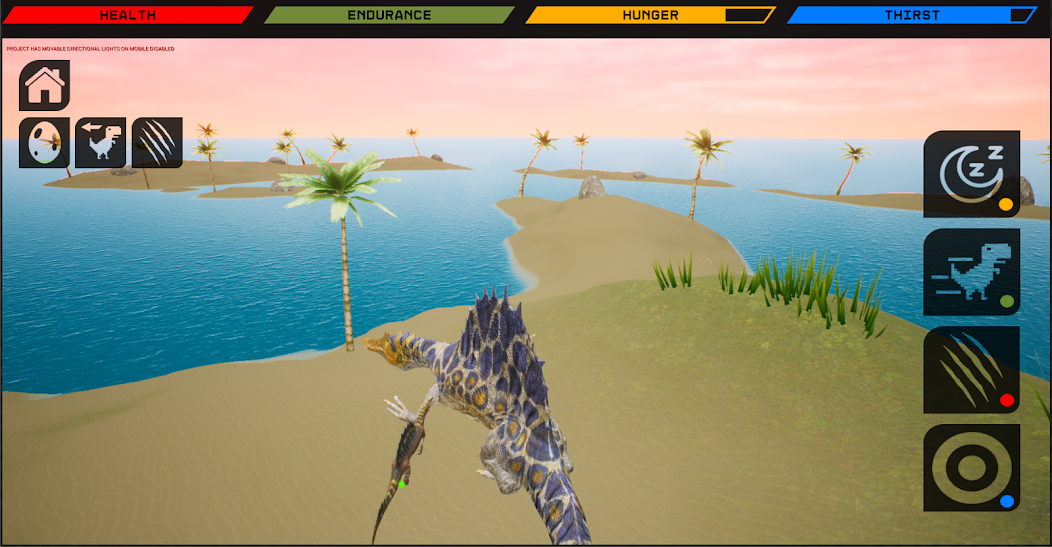Open the spotted egg menu
The image size is (1052, 547).
45,143
